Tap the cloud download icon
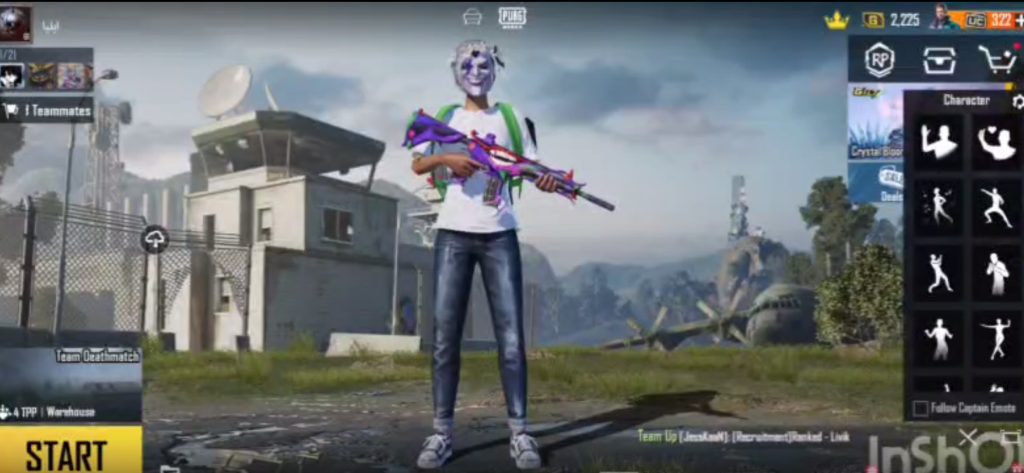This screenshot has width=1024, height=473. pyautogui.click(x=155, y=239)
